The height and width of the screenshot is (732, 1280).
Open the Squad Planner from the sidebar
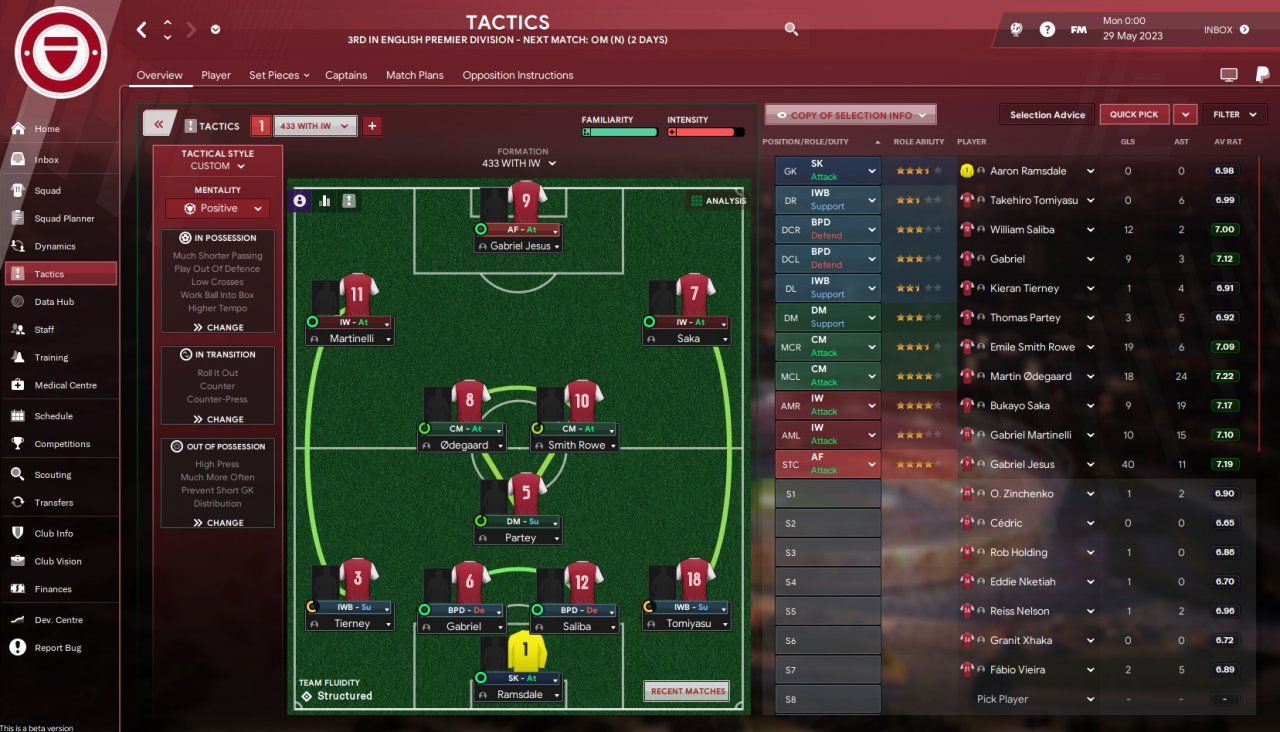coord(64,218)
